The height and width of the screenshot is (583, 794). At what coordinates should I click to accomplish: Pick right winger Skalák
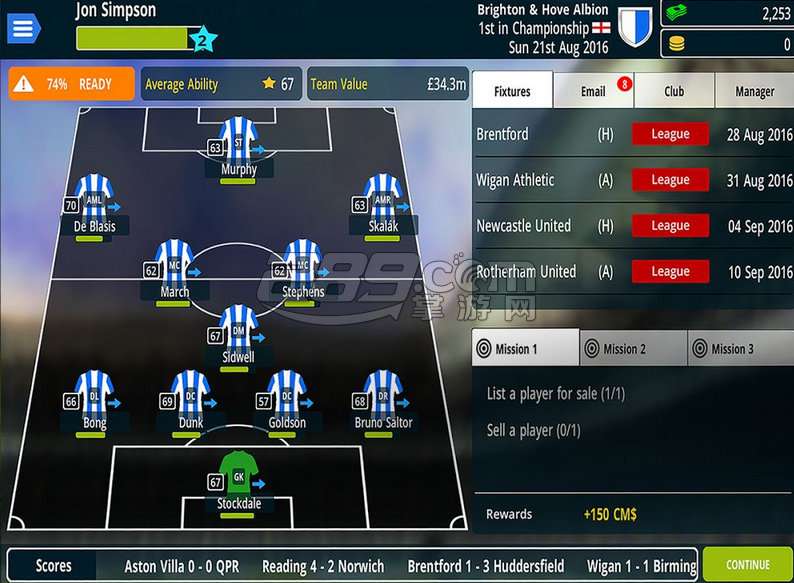(382, 199)
